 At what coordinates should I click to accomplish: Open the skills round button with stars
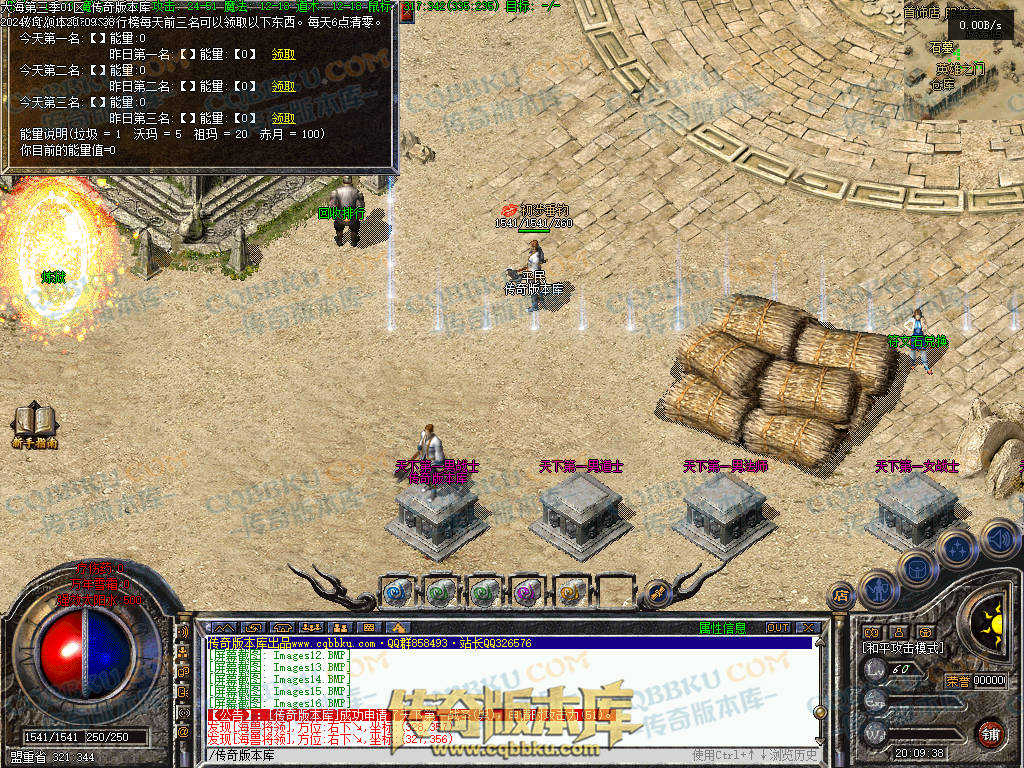(x=957, y=548)
